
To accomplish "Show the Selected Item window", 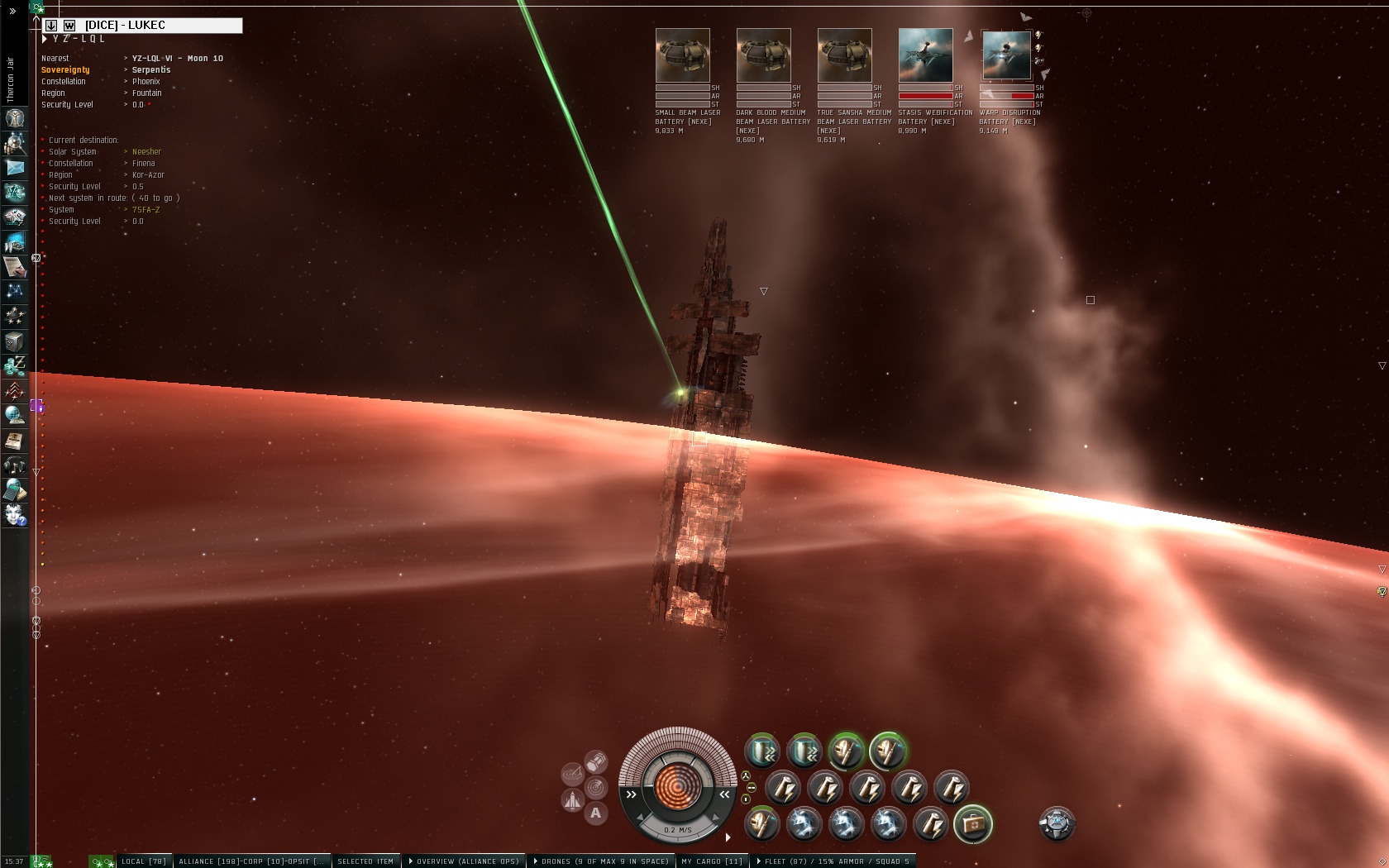I will [365, 861].
